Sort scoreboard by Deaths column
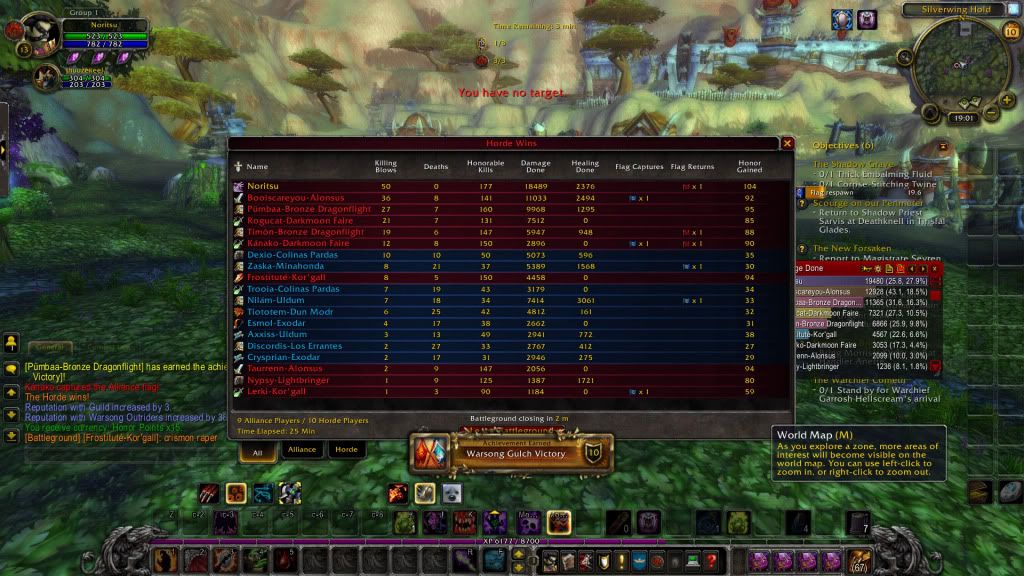This screenshot has width=1024, height=576. click(436, 167)
